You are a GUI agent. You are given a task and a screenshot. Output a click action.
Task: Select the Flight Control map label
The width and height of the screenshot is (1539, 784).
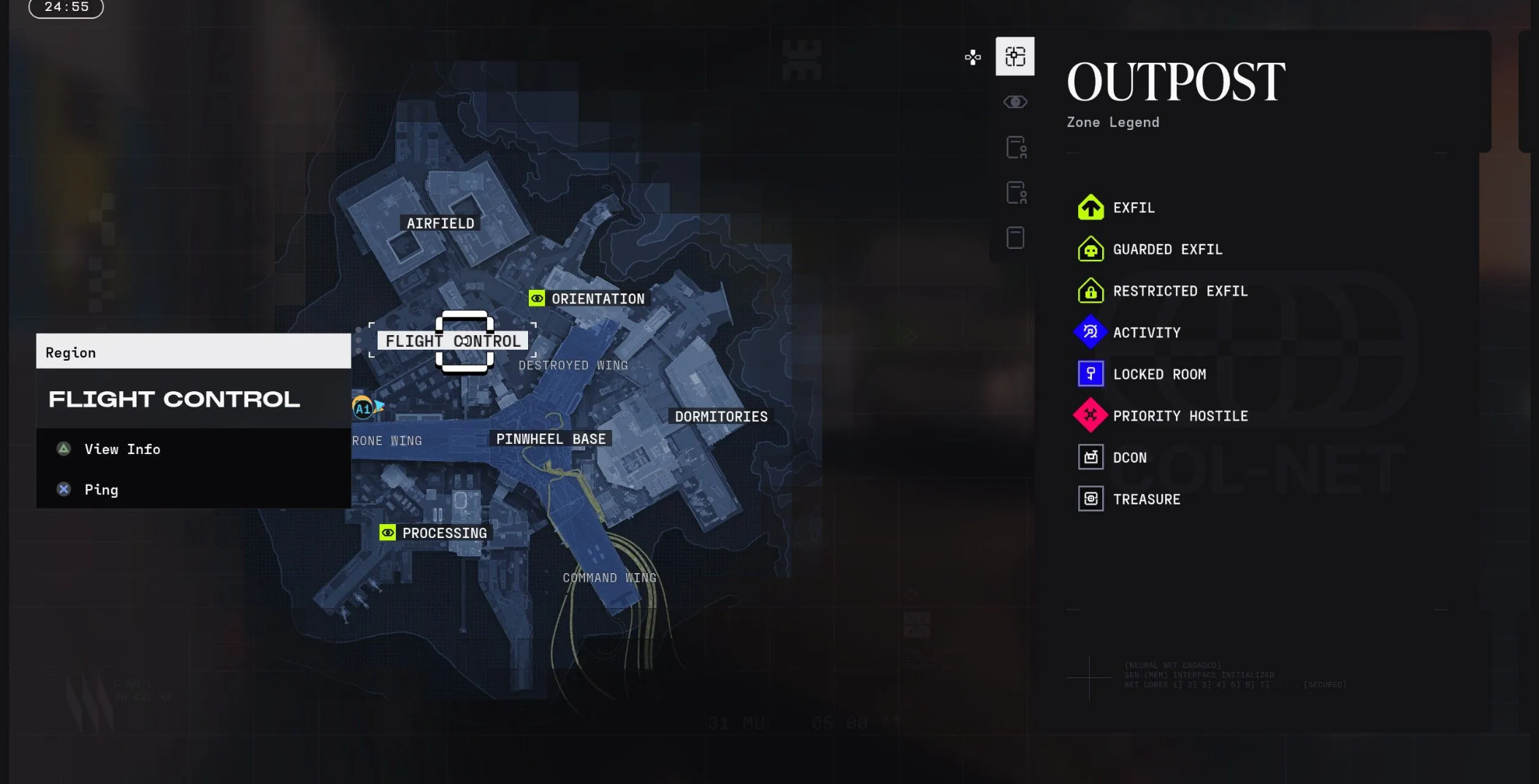(x=453, y=341)
